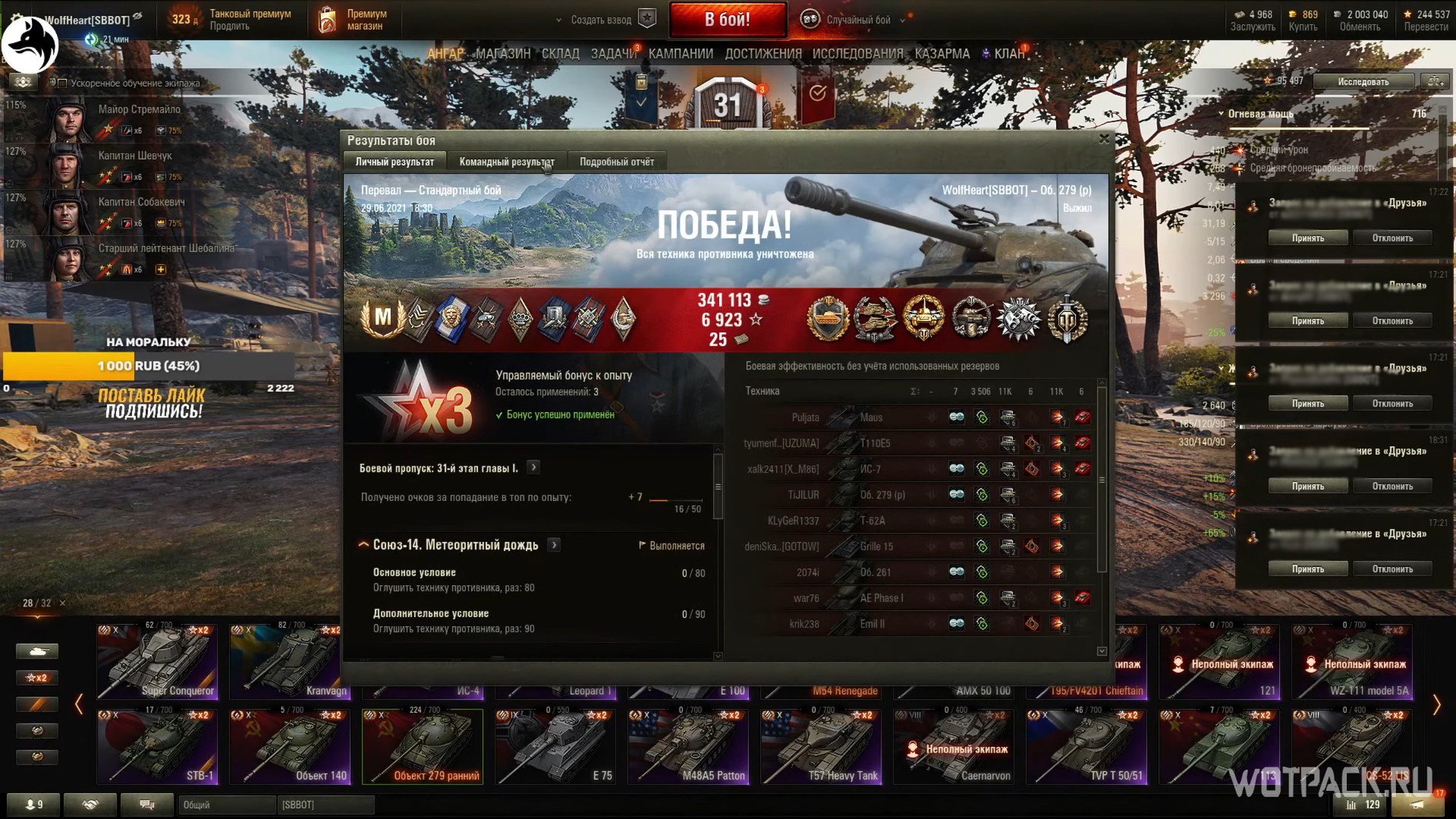Switch to the Командный результат tab
This screenshot has width=1456, height=819.
pos(506,162)
